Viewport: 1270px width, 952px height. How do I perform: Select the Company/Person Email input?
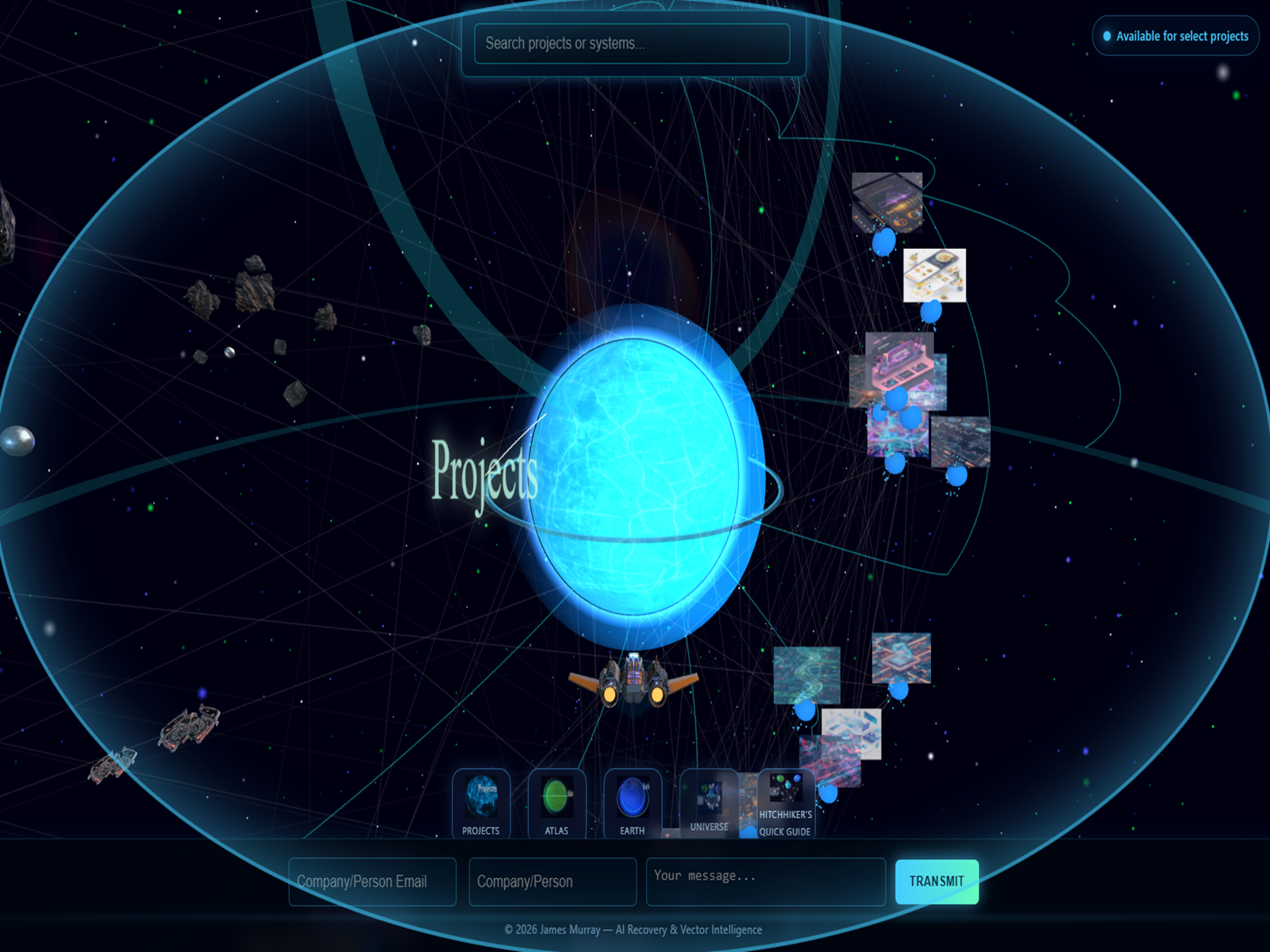click(x=371, y=881)
